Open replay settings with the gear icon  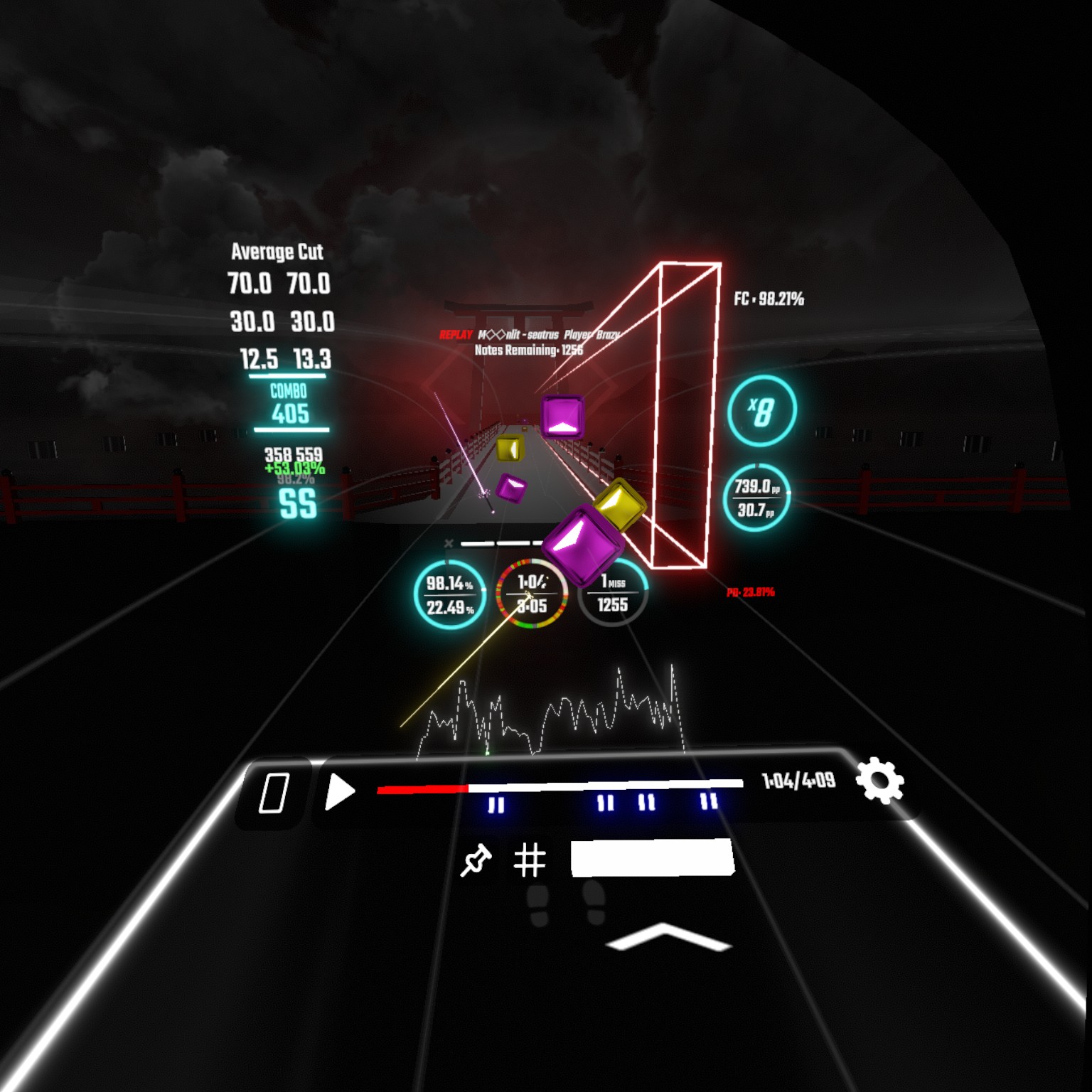[x=879, y=781]
